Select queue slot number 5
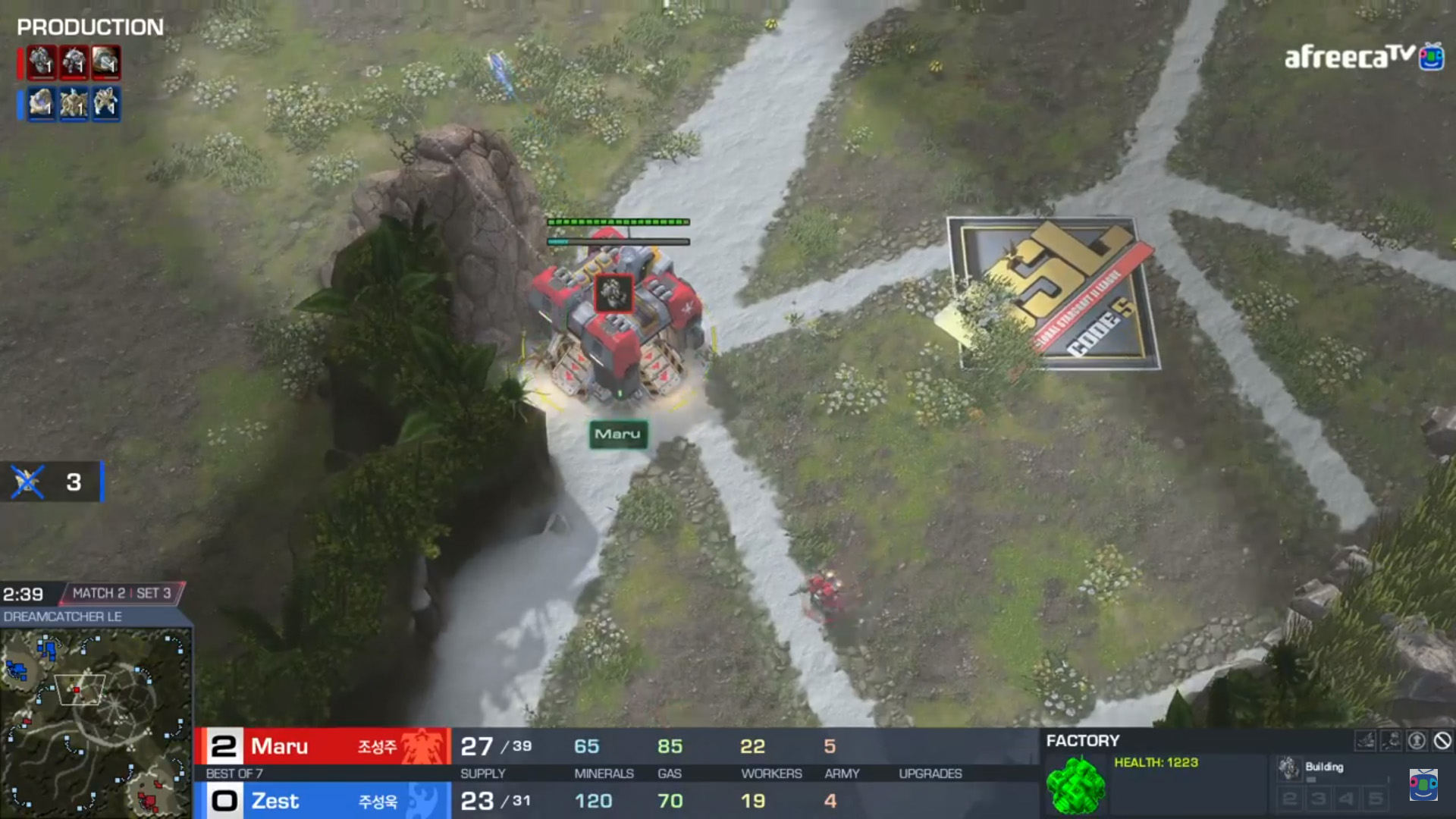Screen dimensions: 1456x819 coord(1376,799)
